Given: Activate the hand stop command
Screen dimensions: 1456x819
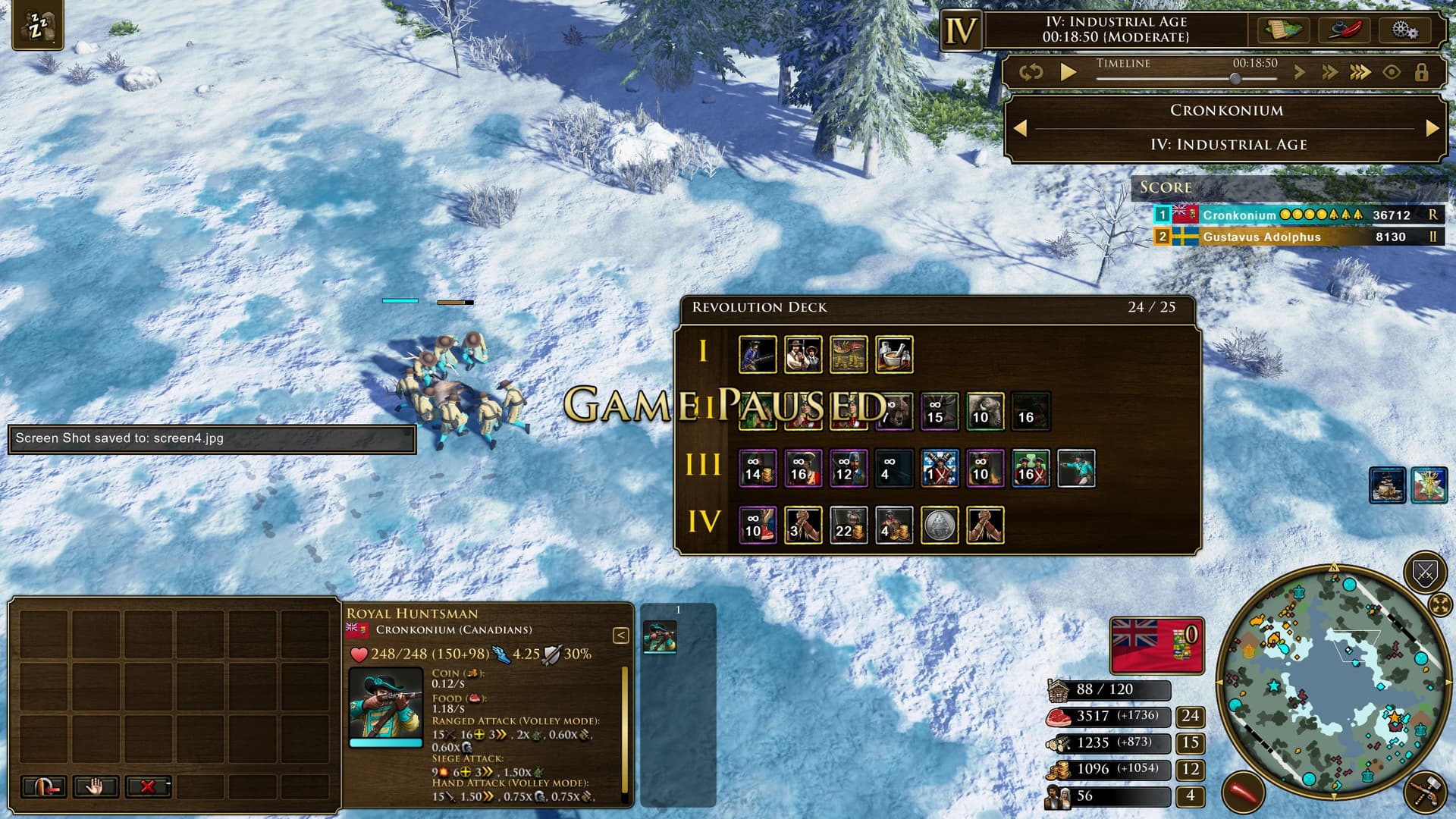Looking at the screenshot, I should pyautogui.click(x=95, y=786).
